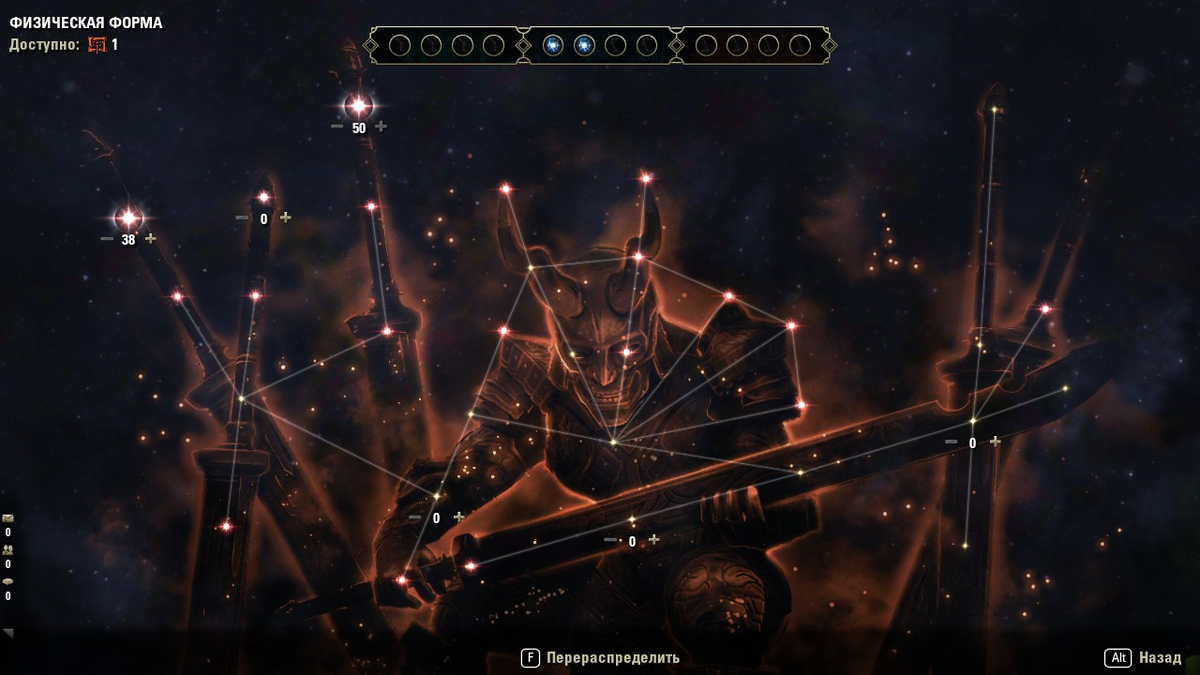Add a point to the 50-point star

click(x=381, y=127)
